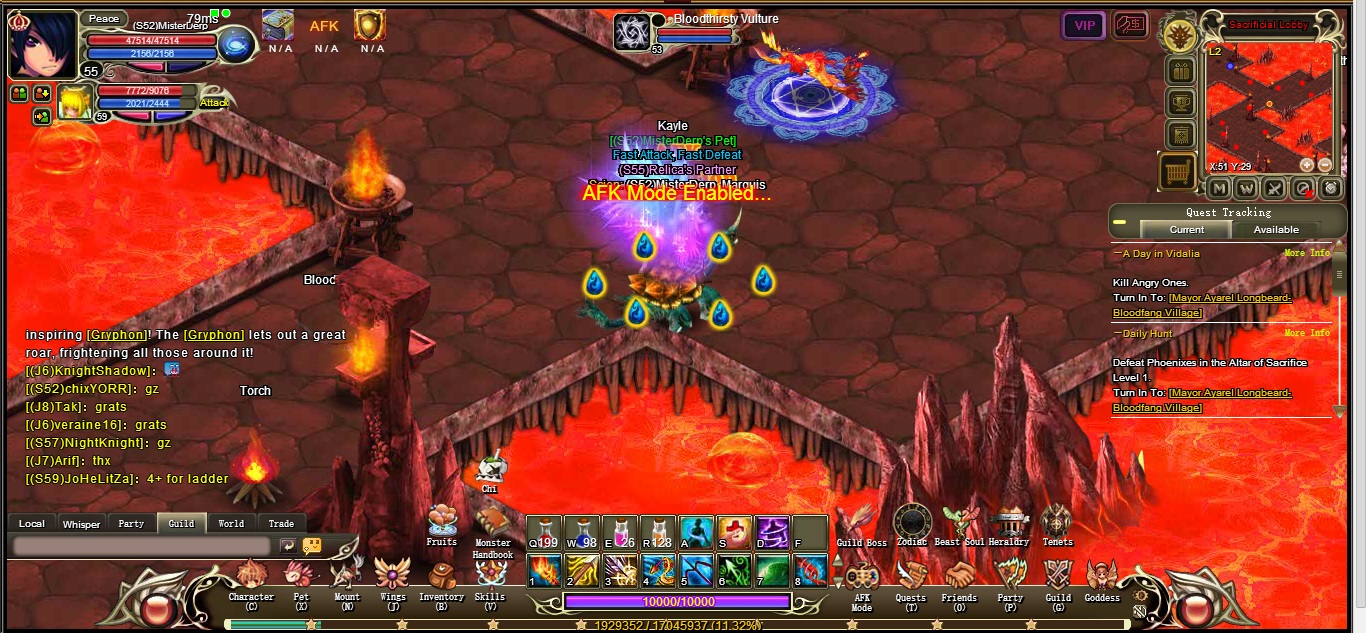This screenshot has height=633, width=1366.
Task: Open More Info for A Day in Vidalia
Action: 1307,254
